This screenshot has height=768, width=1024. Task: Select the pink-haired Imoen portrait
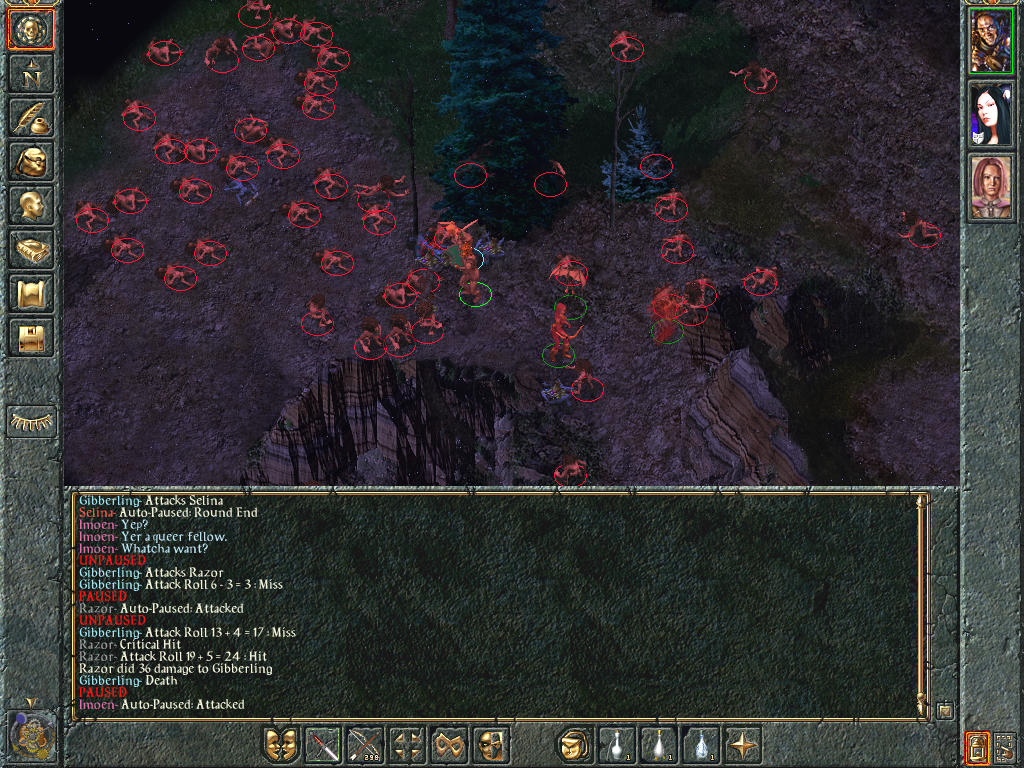point(991,187)
